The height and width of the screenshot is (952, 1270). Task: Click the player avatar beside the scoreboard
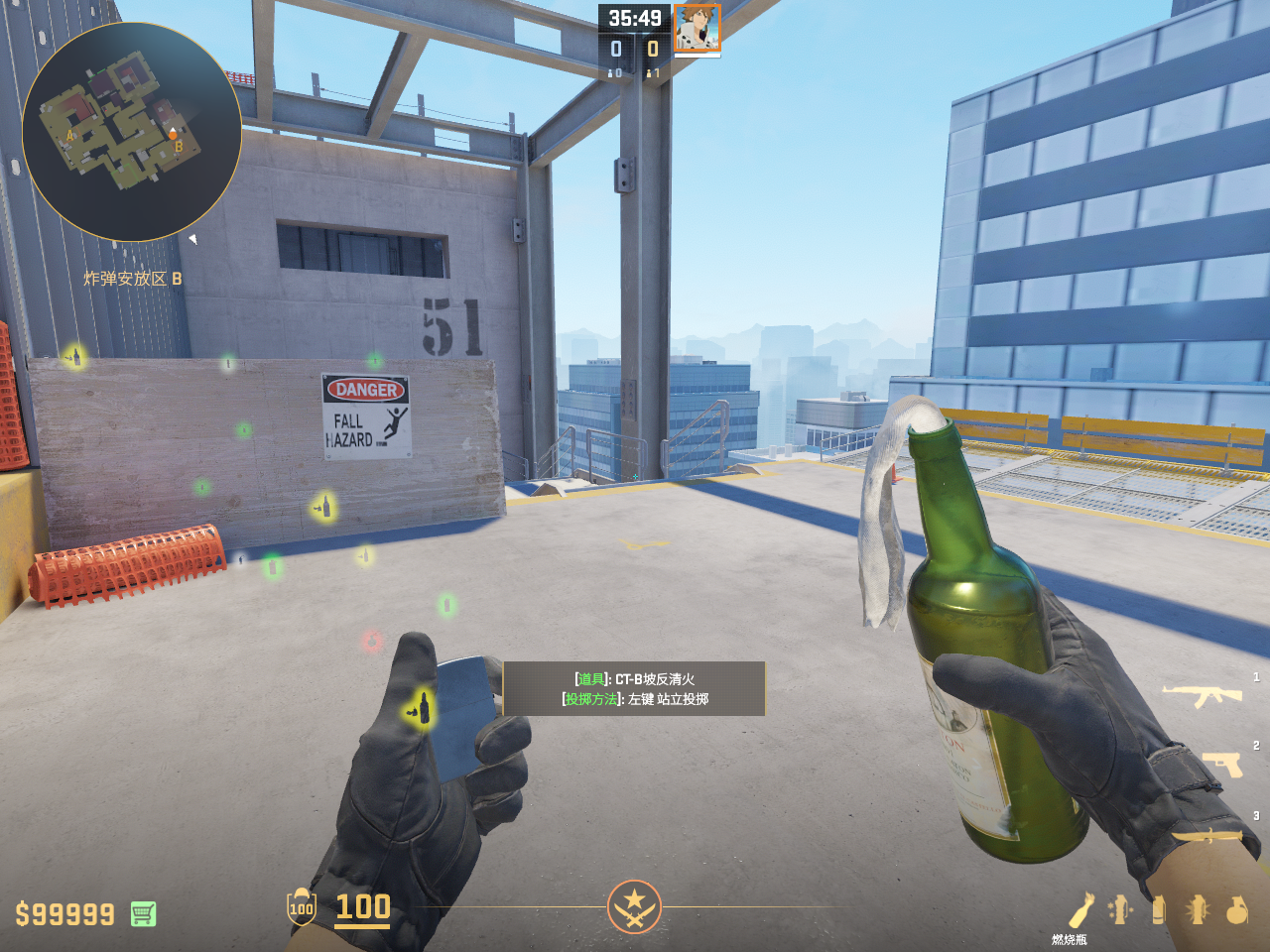pyautogui.click(x=697, y=28)
